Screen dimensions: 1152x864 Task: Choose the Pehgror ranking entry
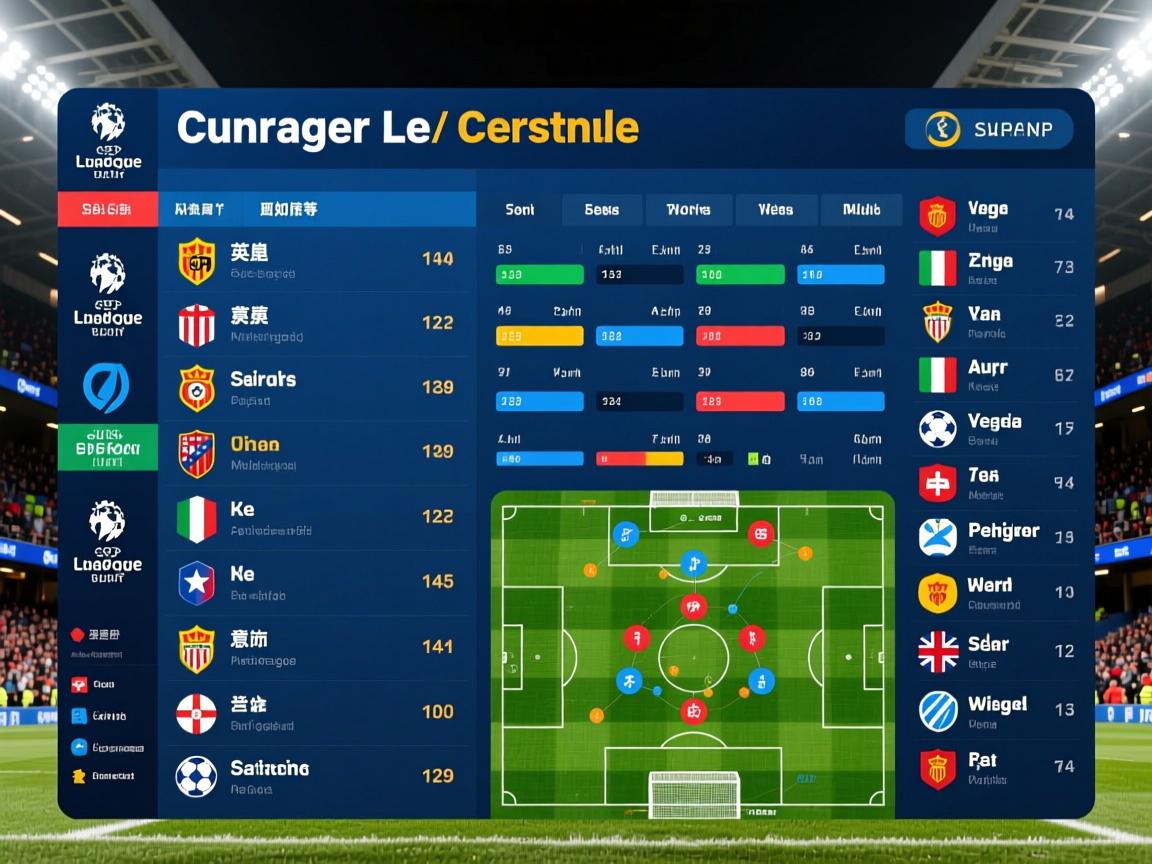pyautogui.click(x=996, y=537)
